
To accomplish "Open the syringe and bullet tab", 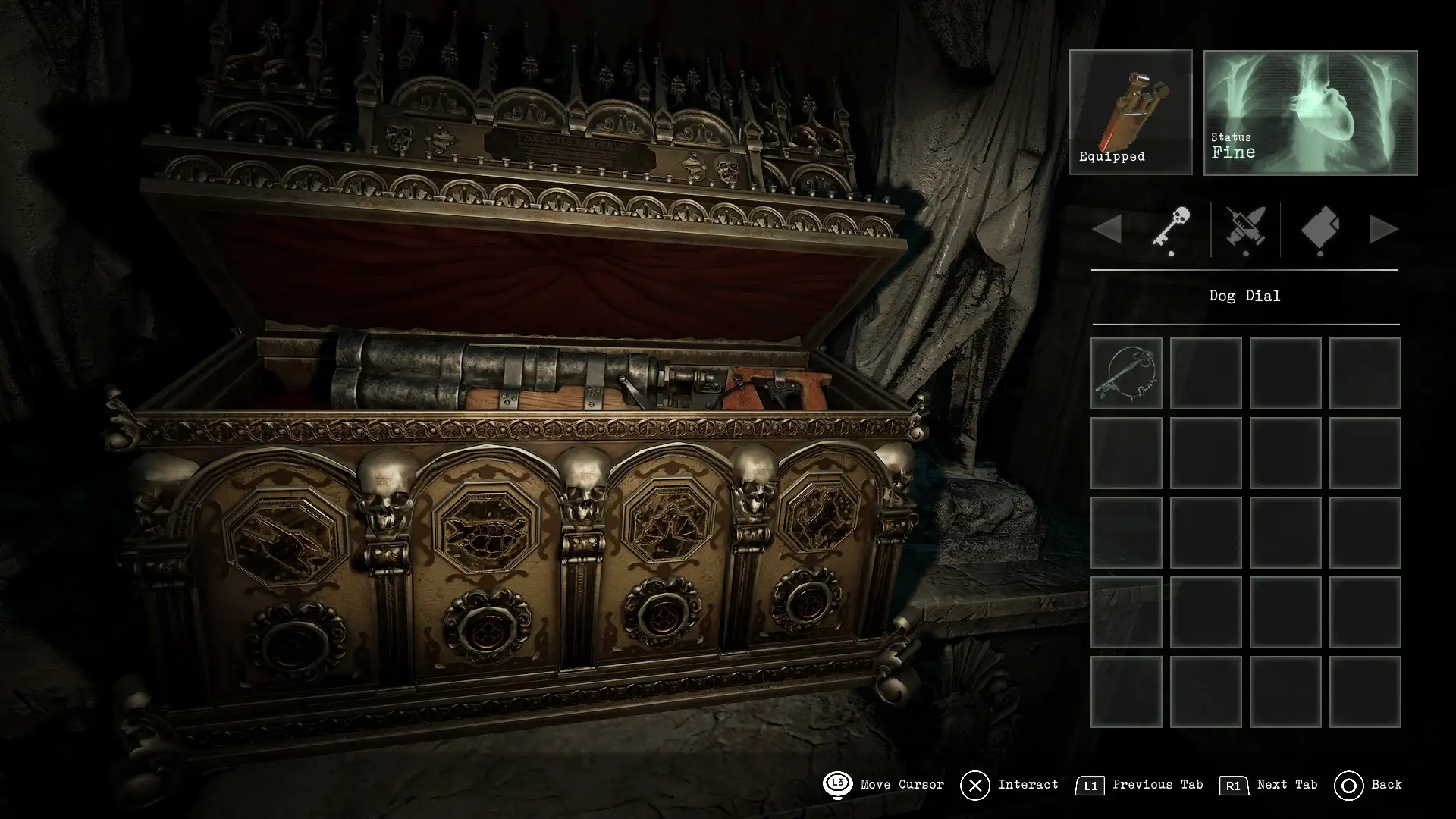I will (1245, 227).
